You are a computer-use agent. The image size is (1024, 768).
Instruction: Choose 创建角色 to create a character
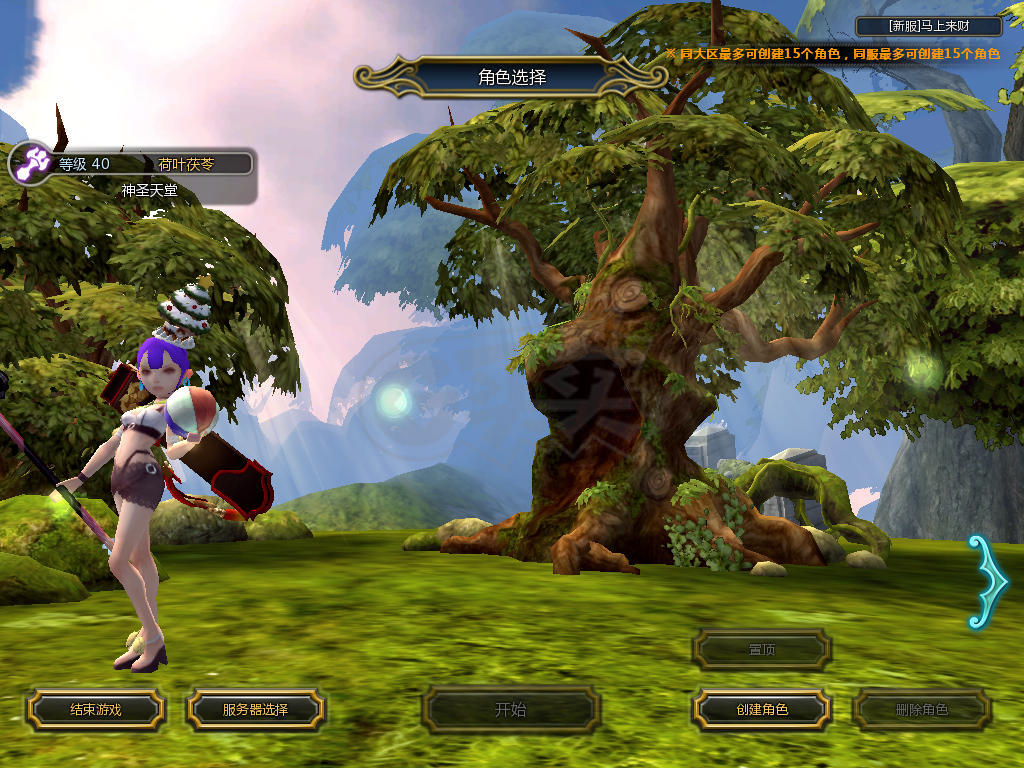pyautogui.click(x=762, y=710)
